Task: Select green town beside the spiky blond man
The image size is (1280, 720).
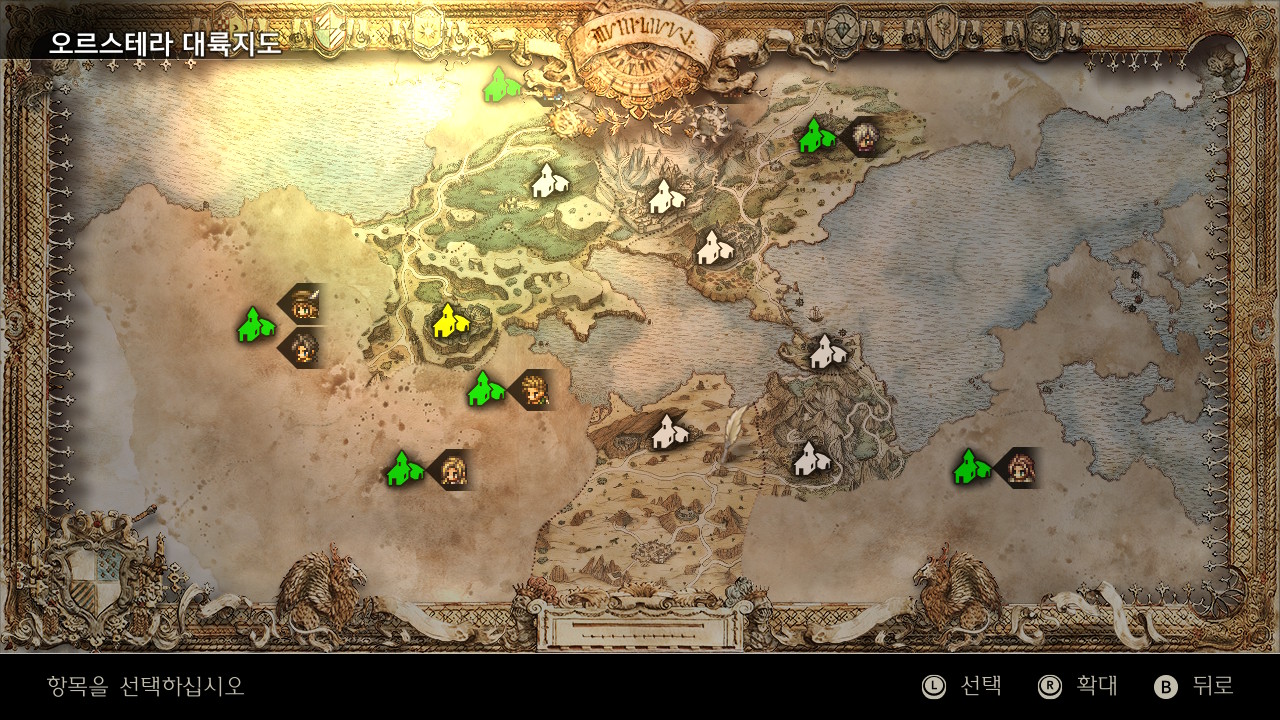Action: (485, 389)
